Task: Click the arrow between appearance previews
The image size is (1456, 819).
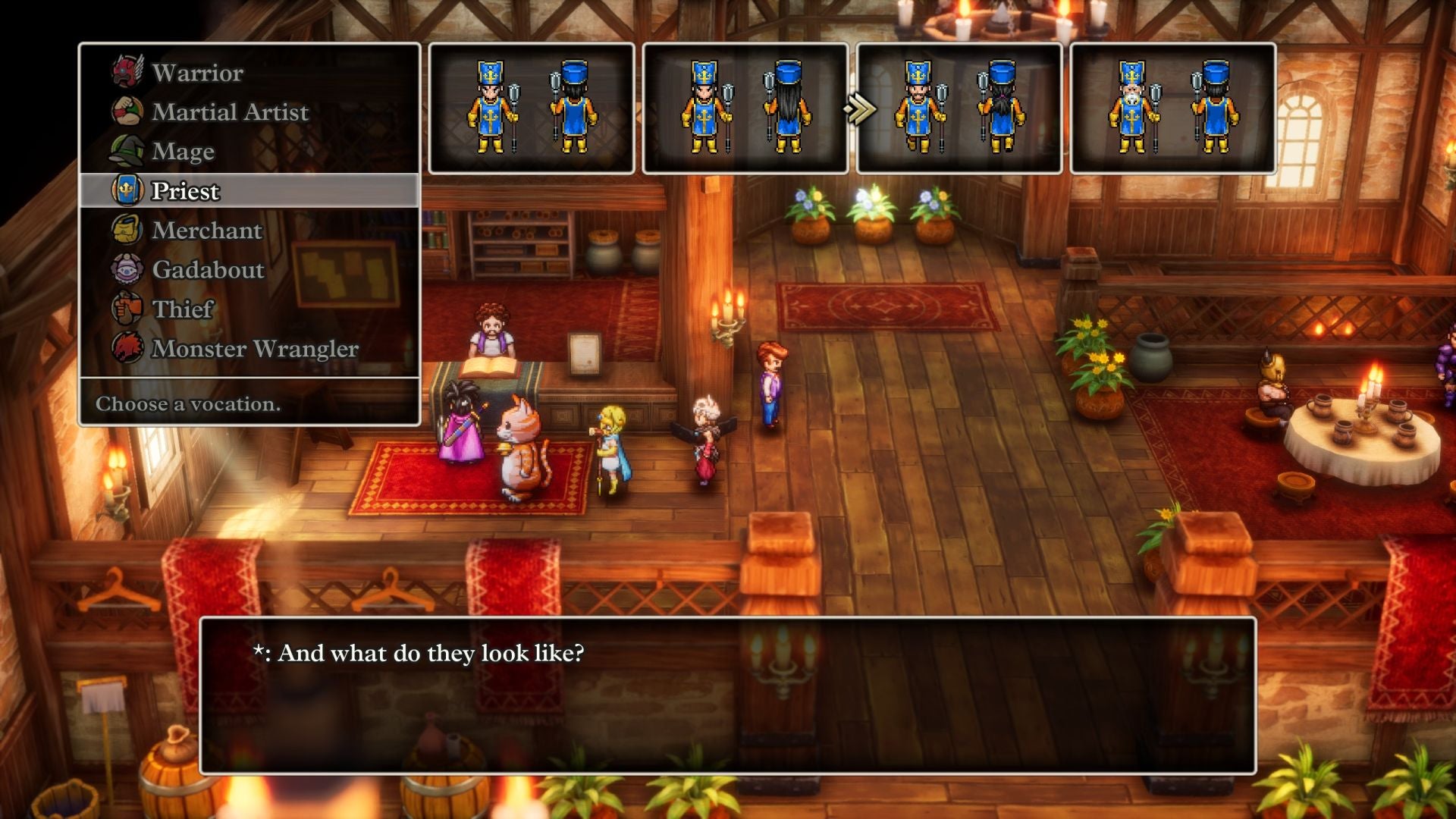Action: (x=858, y=108)
